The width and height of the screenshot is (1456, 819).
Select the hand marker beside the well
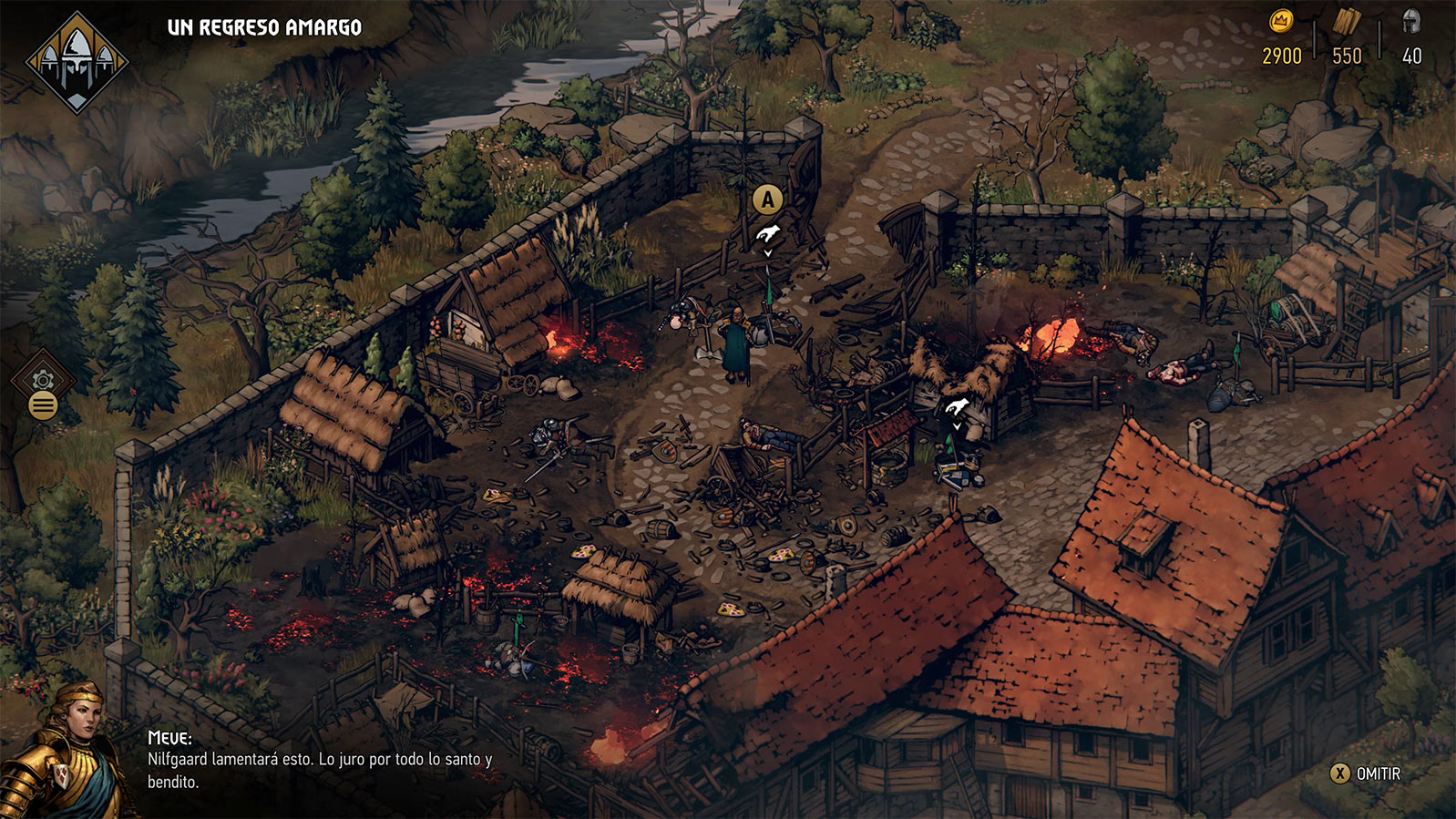(x=956, y=406)
